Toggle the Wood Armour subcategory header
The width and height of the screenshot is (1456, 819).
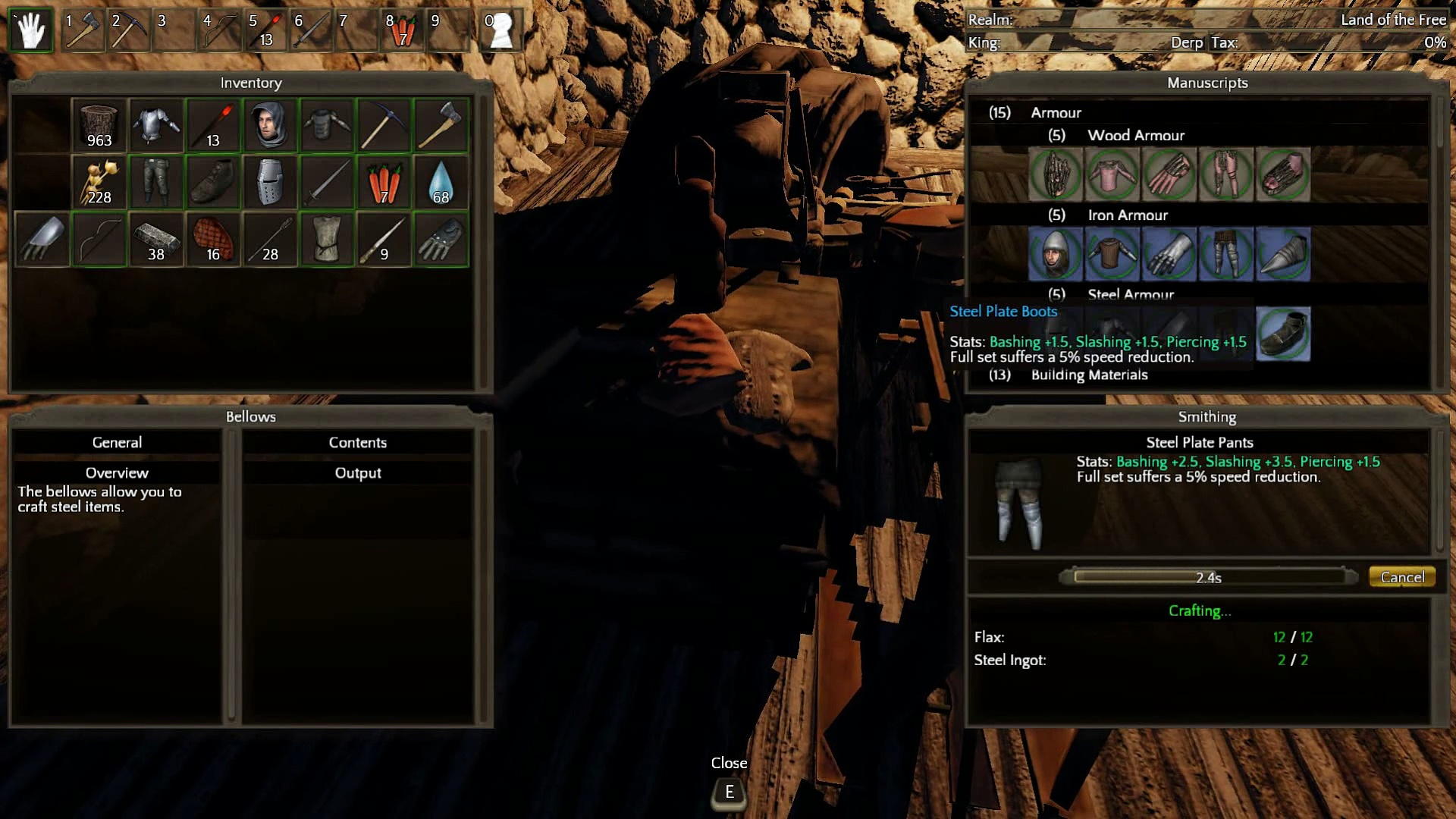tap(1135, 135)
